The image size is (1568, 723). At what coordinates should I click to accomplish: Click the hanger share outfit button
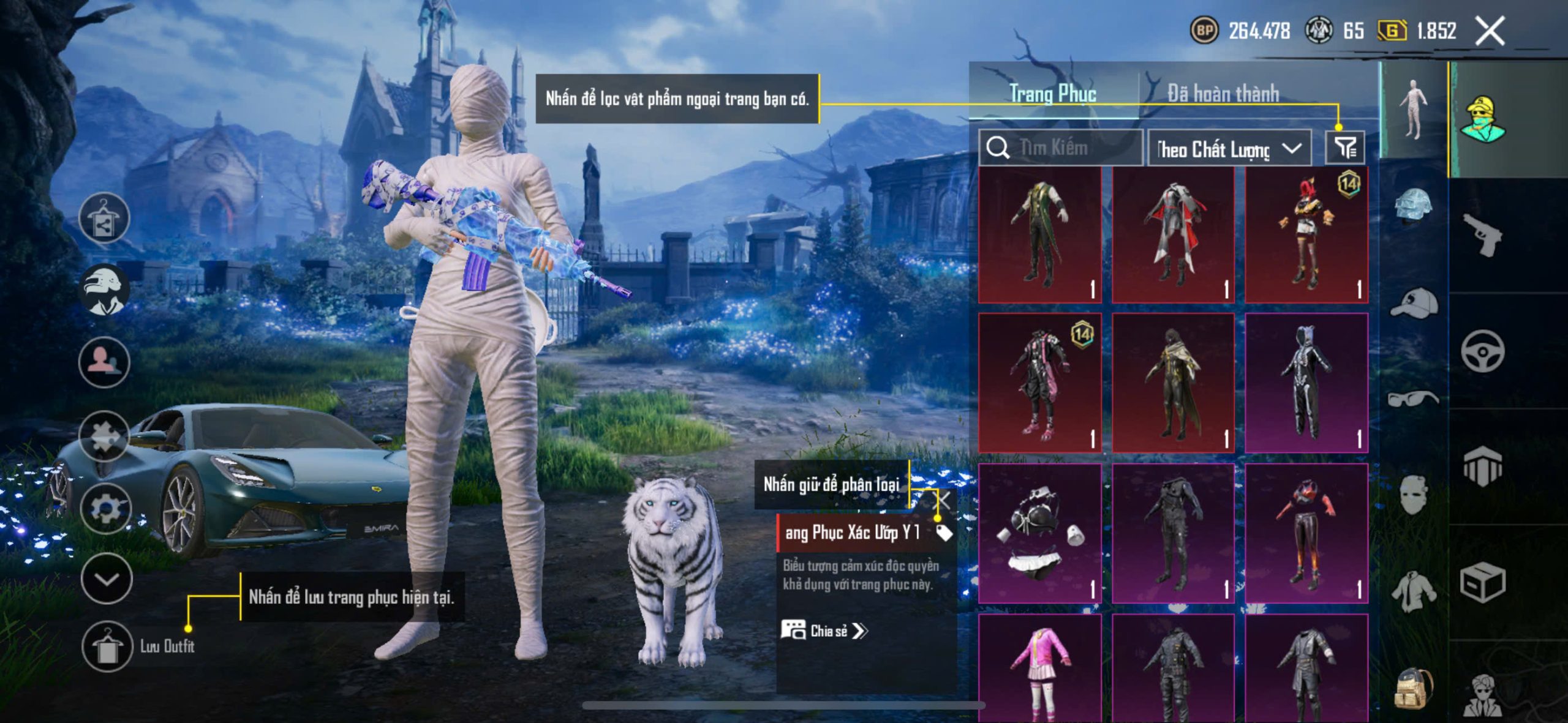pyautogui.click(x=104, y=218)
